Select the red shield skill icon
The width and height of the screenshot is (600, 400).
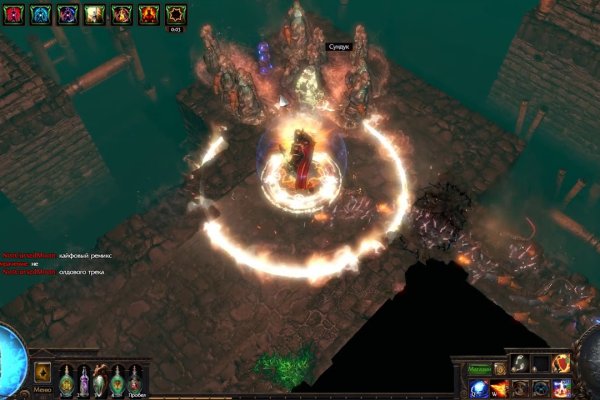tap(563, 364)
